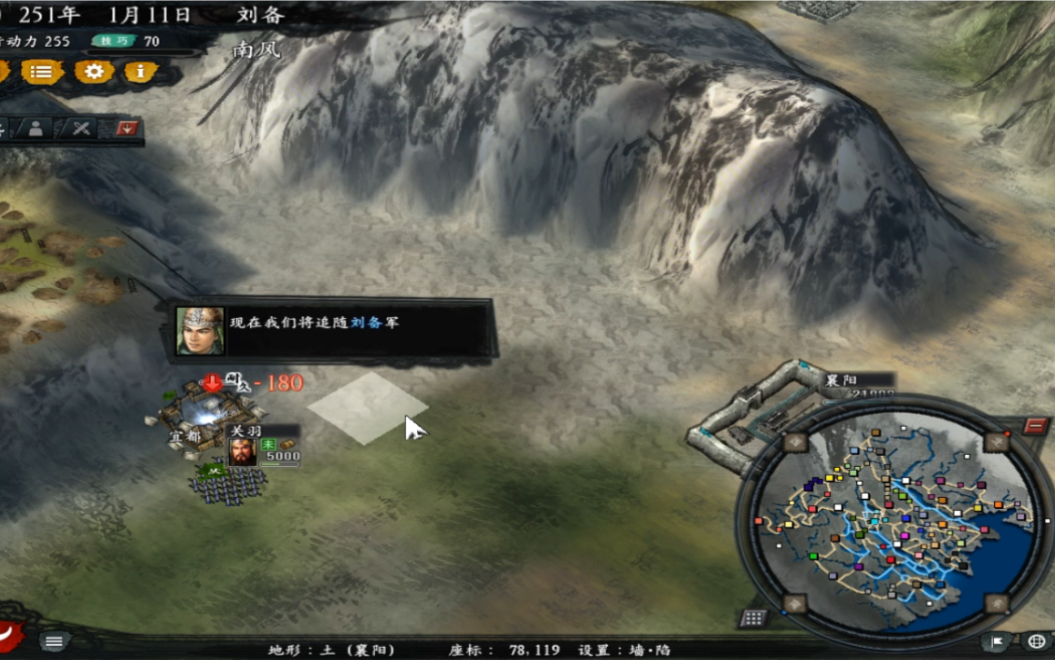
Task: Click the circular minimap of China
Action: pos(892,515)
